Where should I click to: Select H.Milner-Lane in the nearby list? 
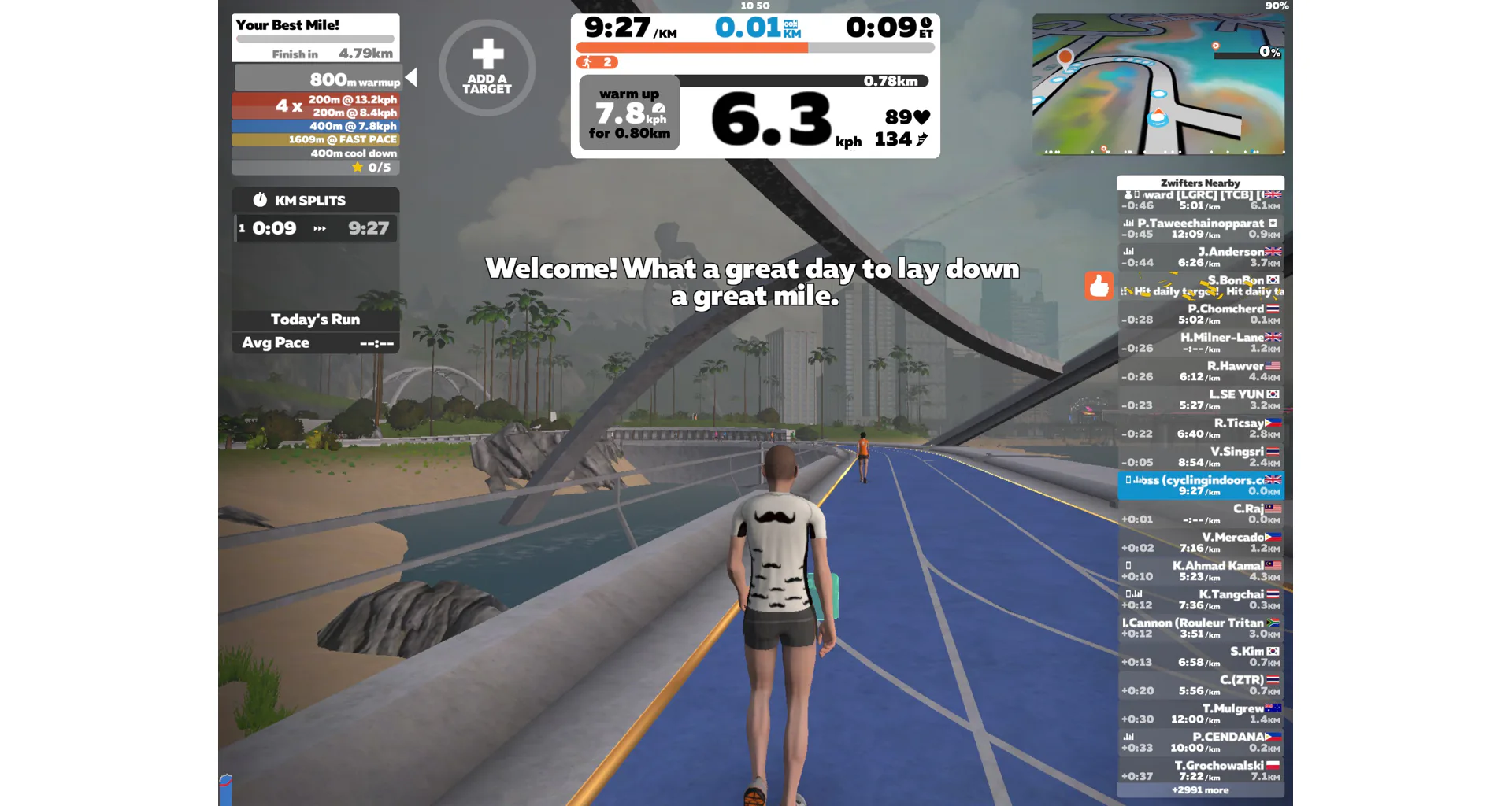(1200, 342)
